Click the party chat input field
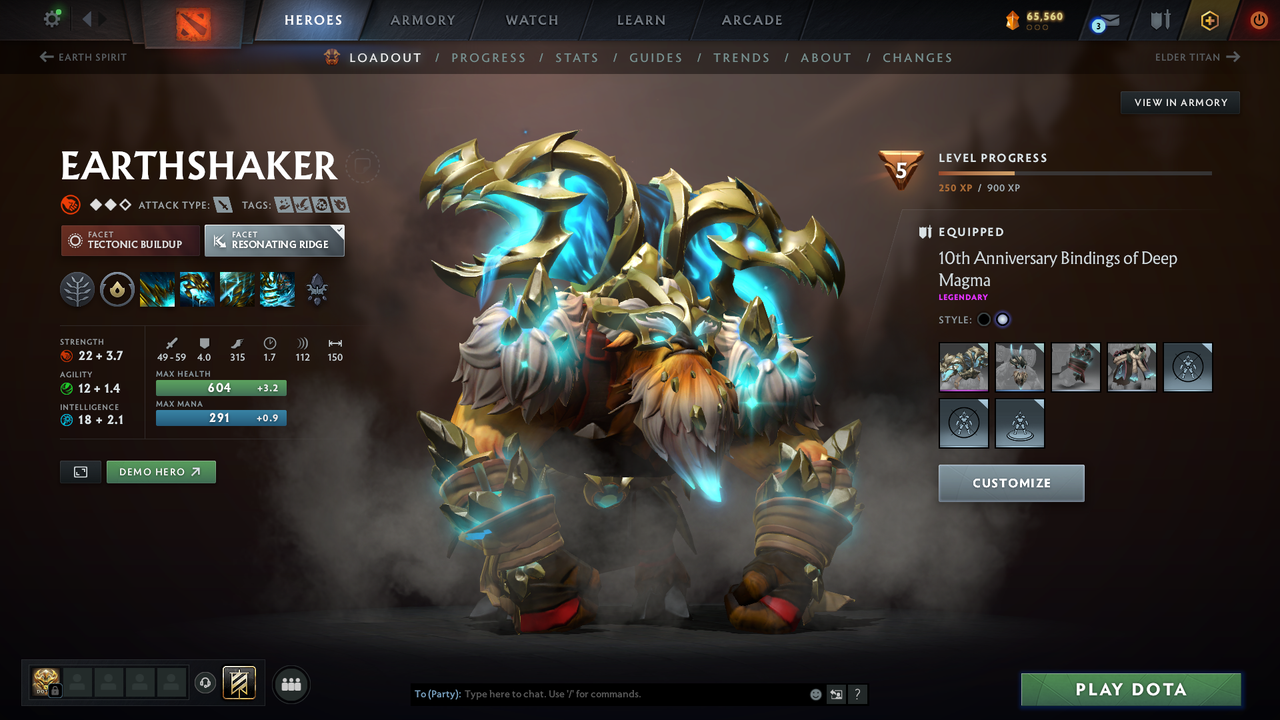Image resolution: width=1280 pixels, height=720 pixels. (600, 693)
